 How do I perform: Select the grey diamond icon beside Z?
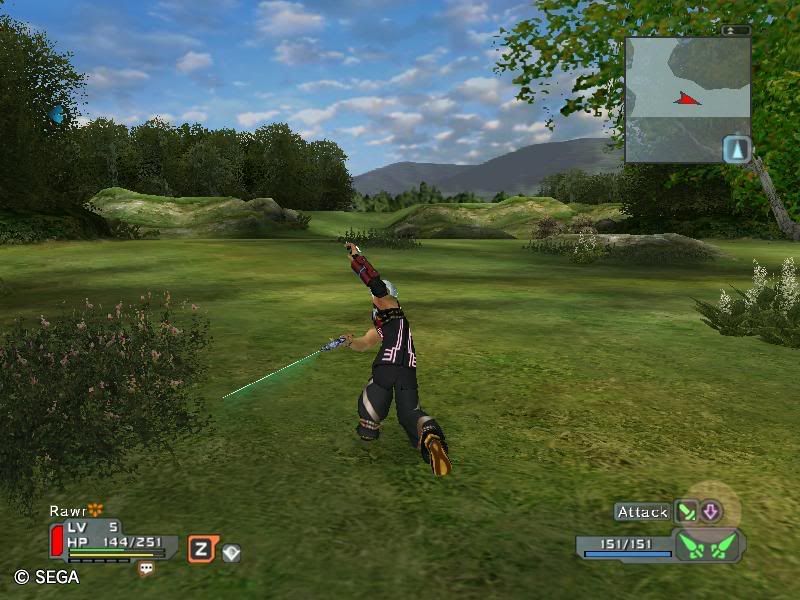click(x=231, y=552)
